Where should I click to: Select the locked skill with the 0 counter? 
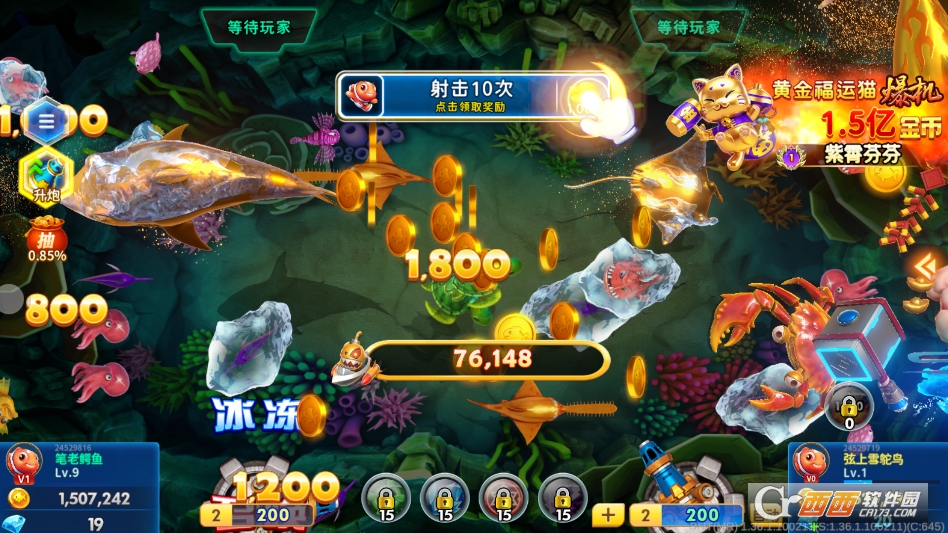click(849, 405)
